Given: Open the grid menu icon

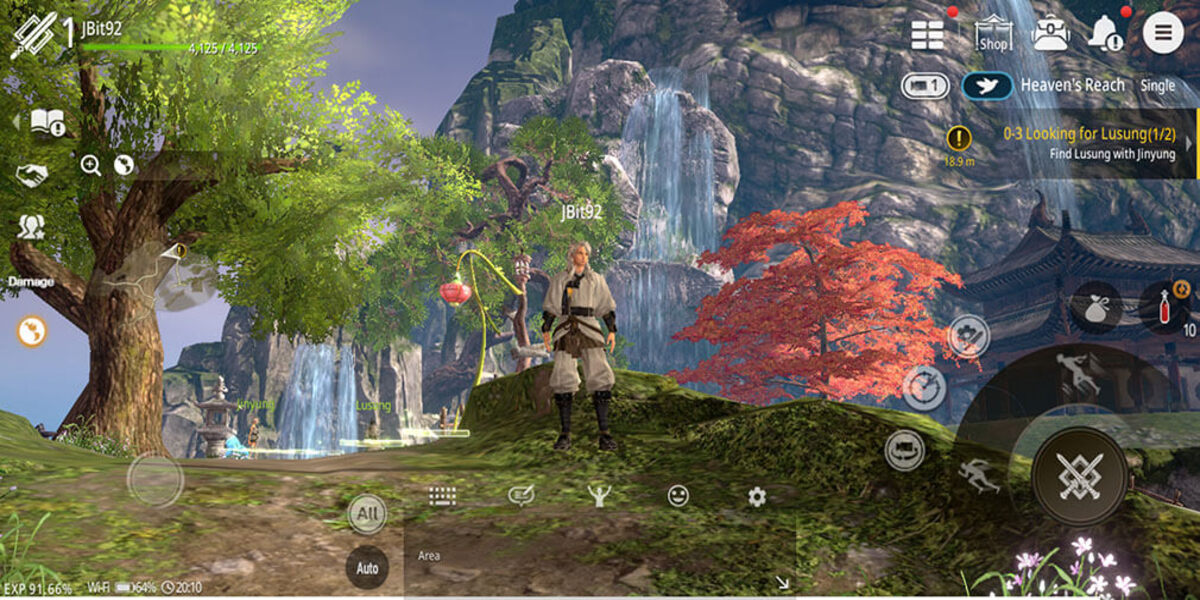Looking at the screenshot, I should pos(928,34).
